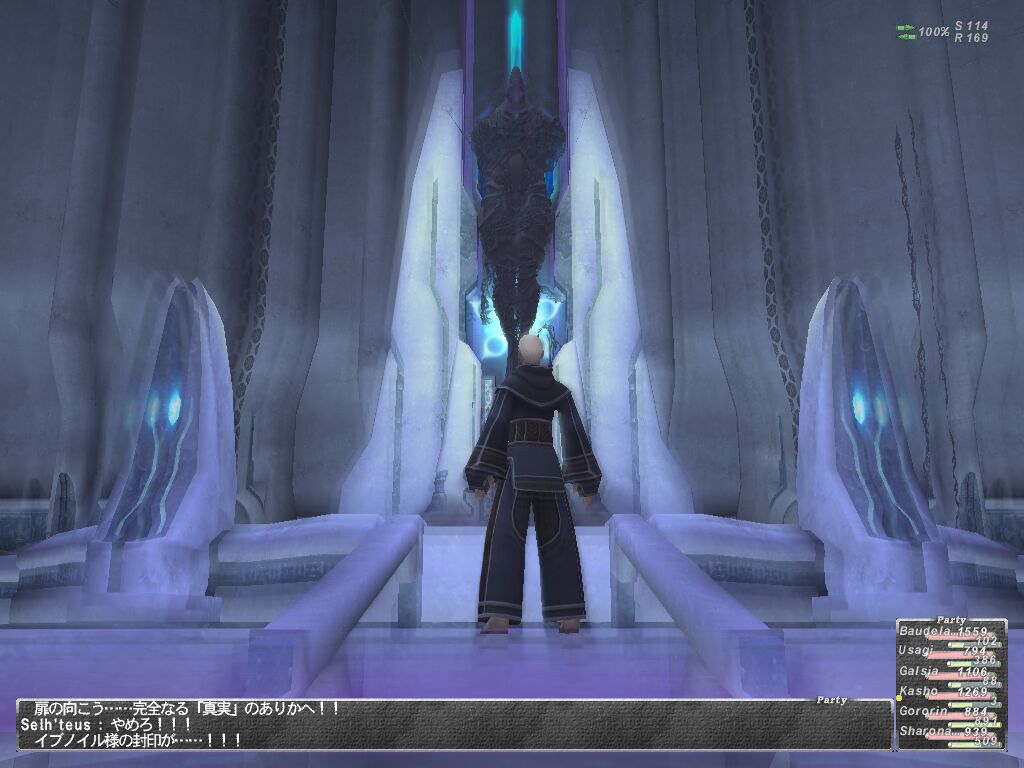Click the Party label on the chat log
This screenshot has width=1024, height=768.
tap(831, 701)
